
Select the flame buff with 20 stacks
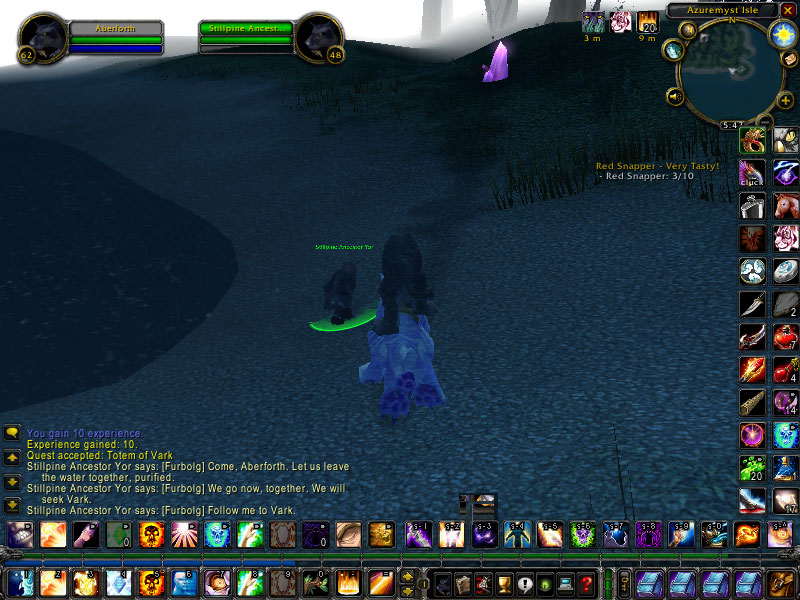click(648, 22)
